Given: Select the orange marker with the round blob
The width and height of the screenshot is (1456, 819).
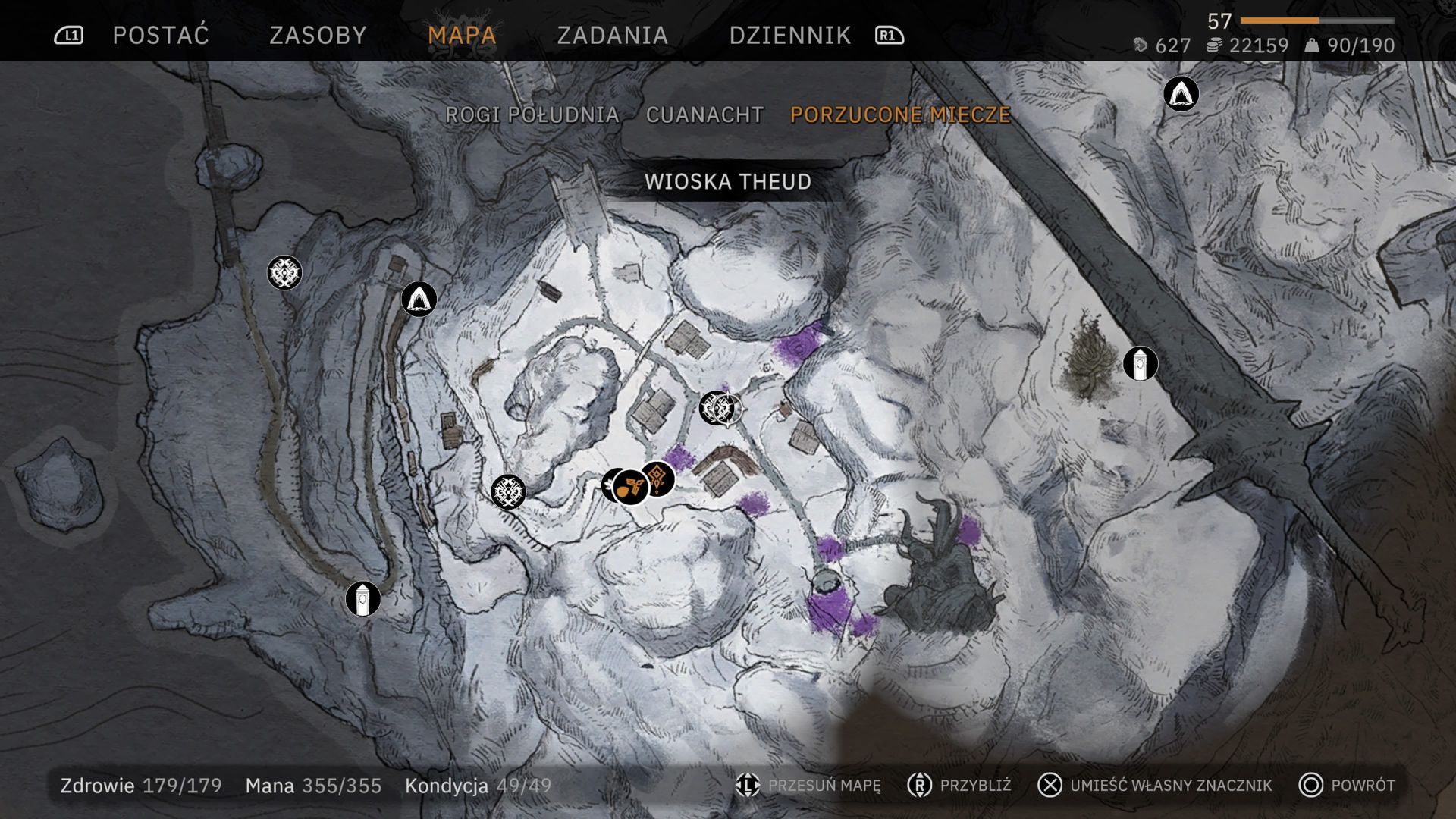Looking at the screenshot, I should click(630, 488).
